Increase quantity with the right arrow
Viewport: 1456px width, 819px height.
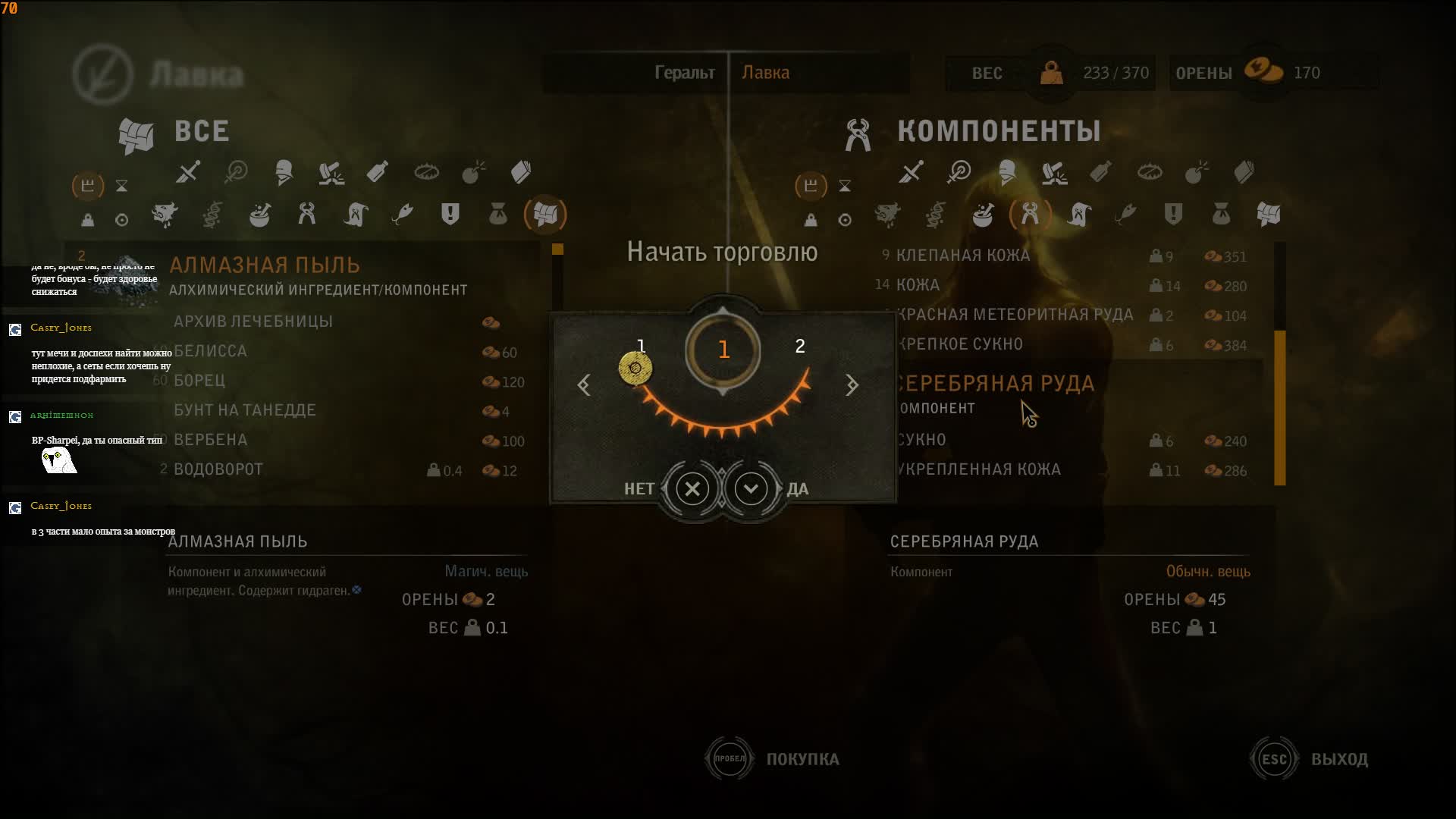coord(852,385)
